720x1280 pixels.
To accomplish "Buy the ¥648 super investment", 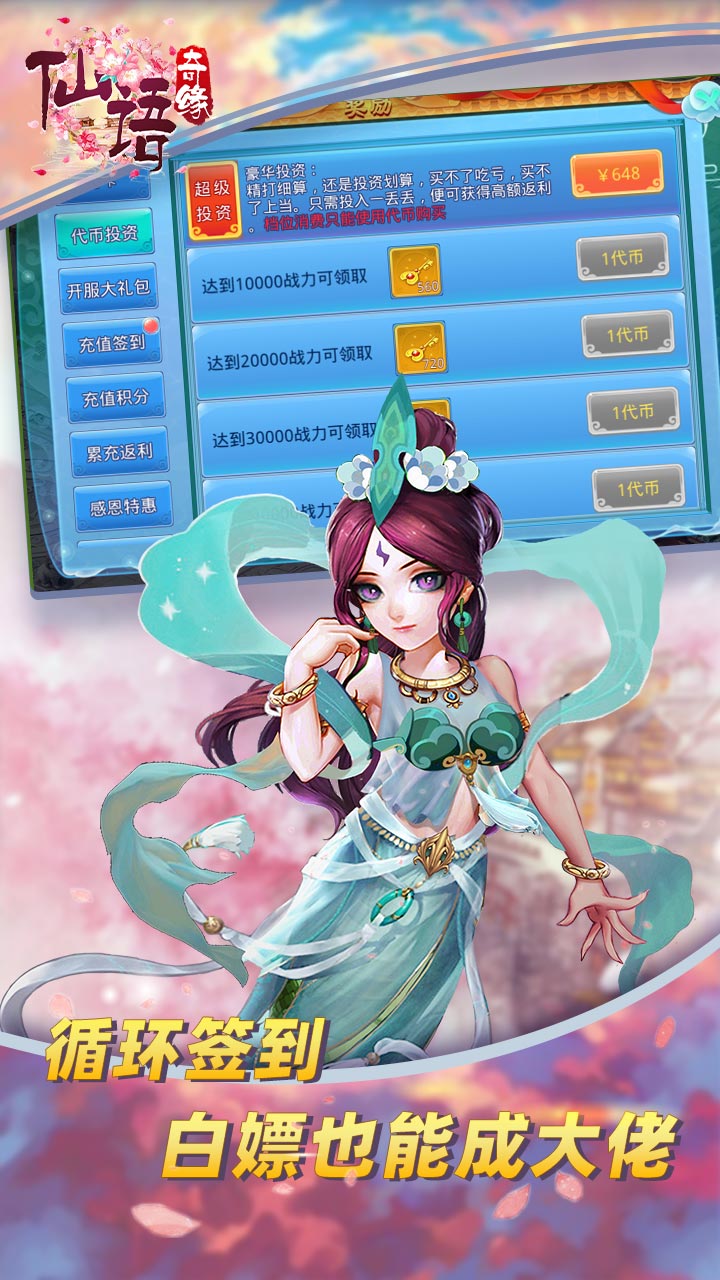I will pos(617,173).
